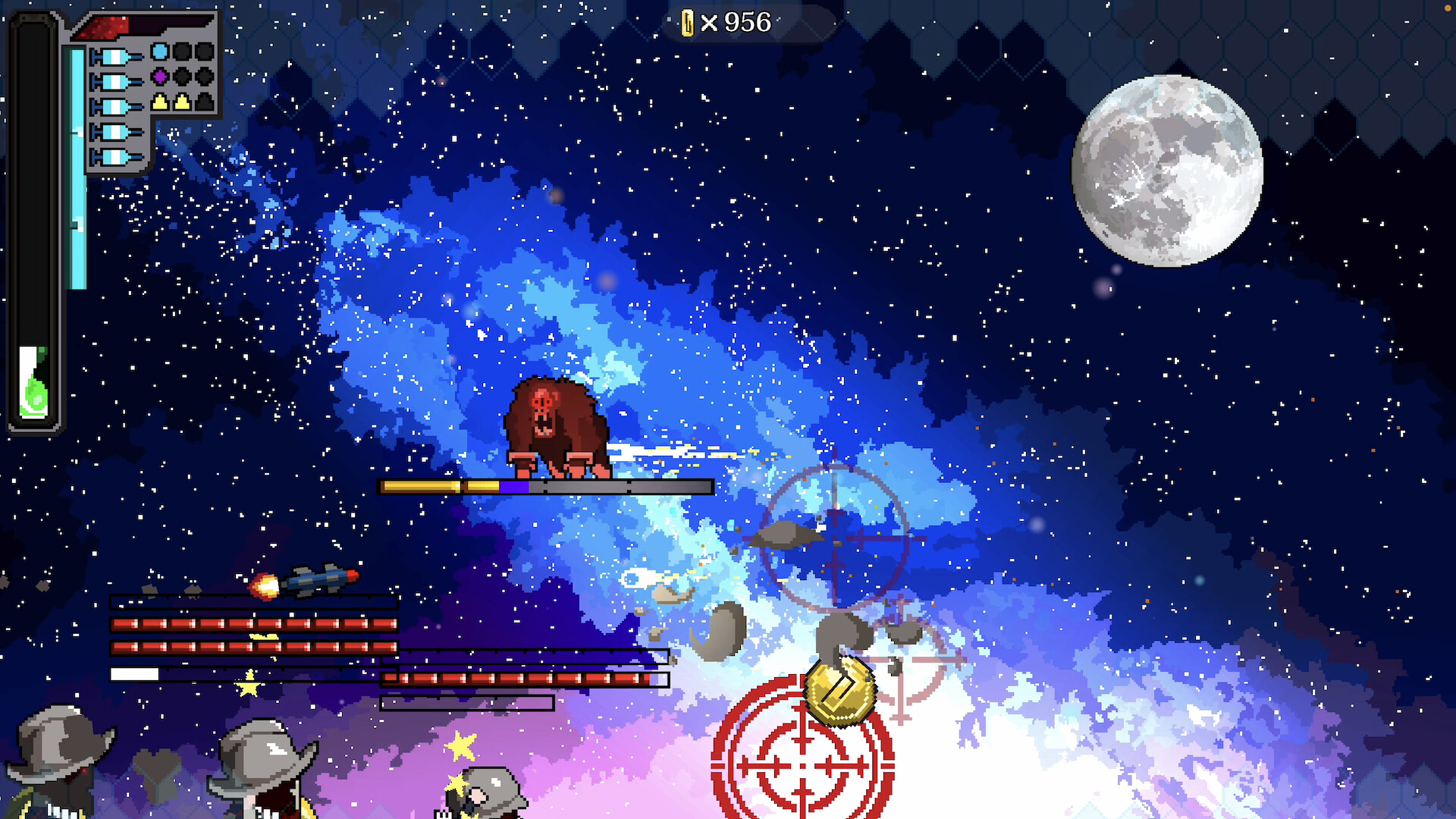1456x819 pixels.
Task: Toggle the darkened slot beside the blue orb
Action: coord(182,52)
